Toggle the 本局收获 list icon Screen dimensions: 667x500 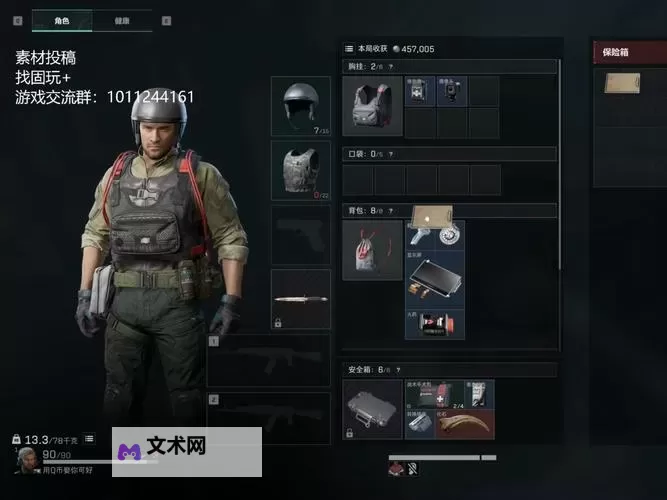(349, 48)
